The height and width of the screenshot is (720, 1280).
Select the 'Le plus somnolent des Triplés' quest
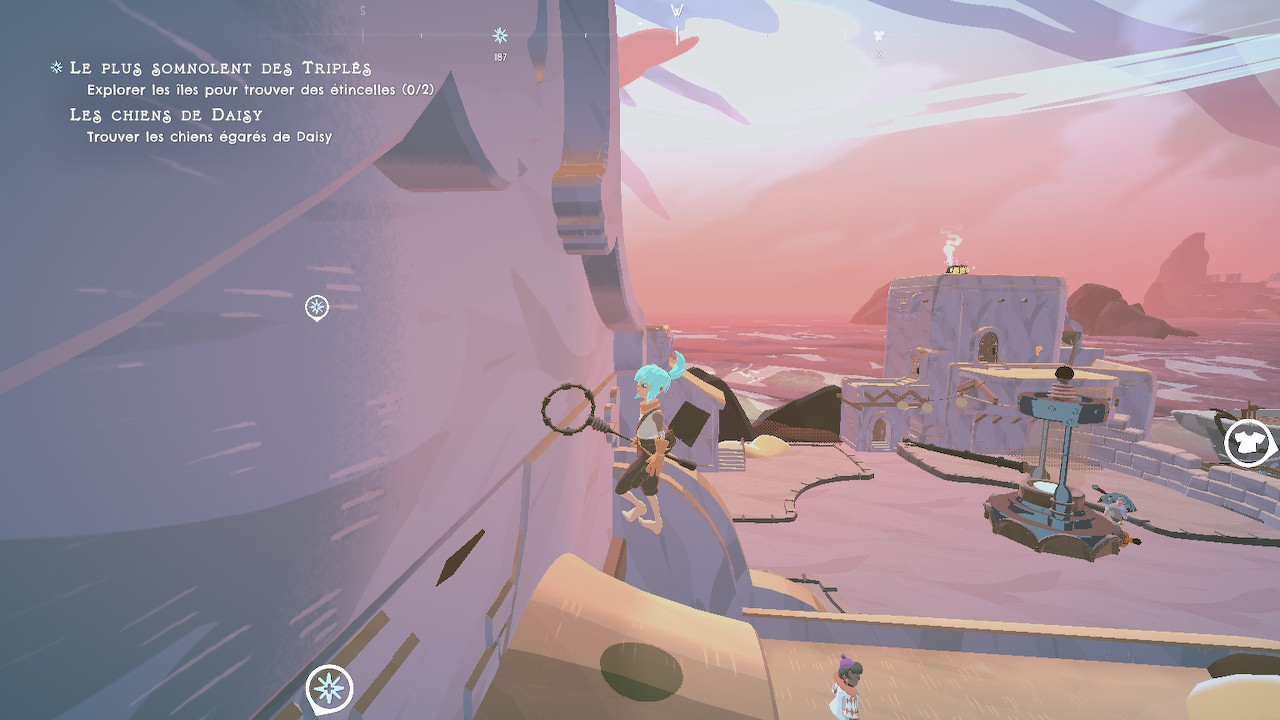220,68
